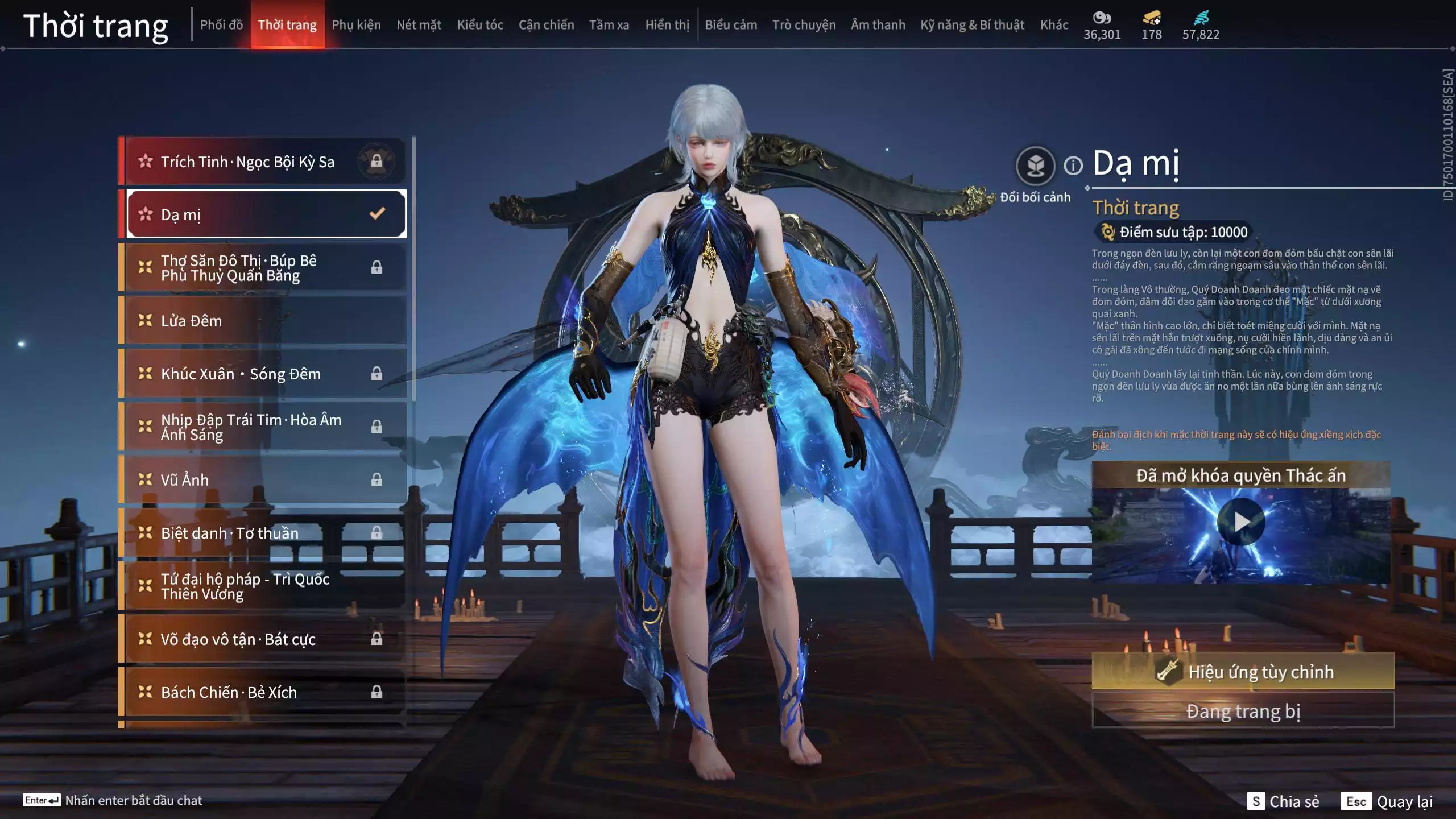Open the Kiểu tóc tab
The height and width of the screenshot is (819, 1456).
(x=479, y=24)
